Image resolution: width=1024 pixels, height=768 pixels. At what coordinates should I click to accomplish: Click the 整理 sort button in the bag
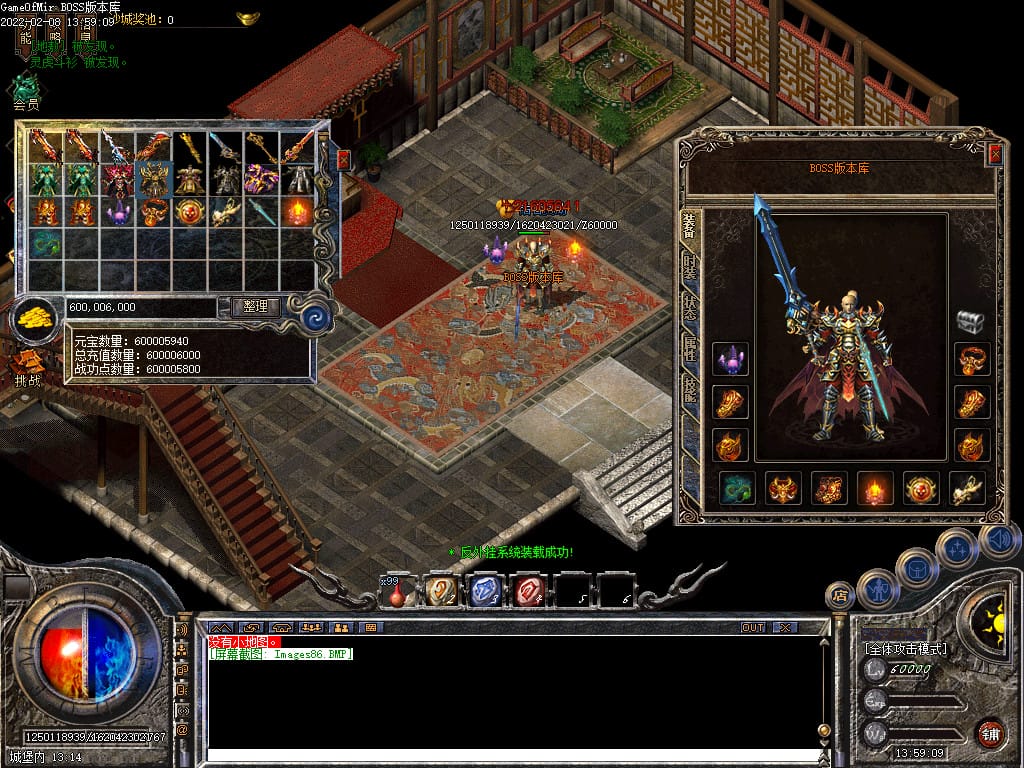(x=255, y=307)
